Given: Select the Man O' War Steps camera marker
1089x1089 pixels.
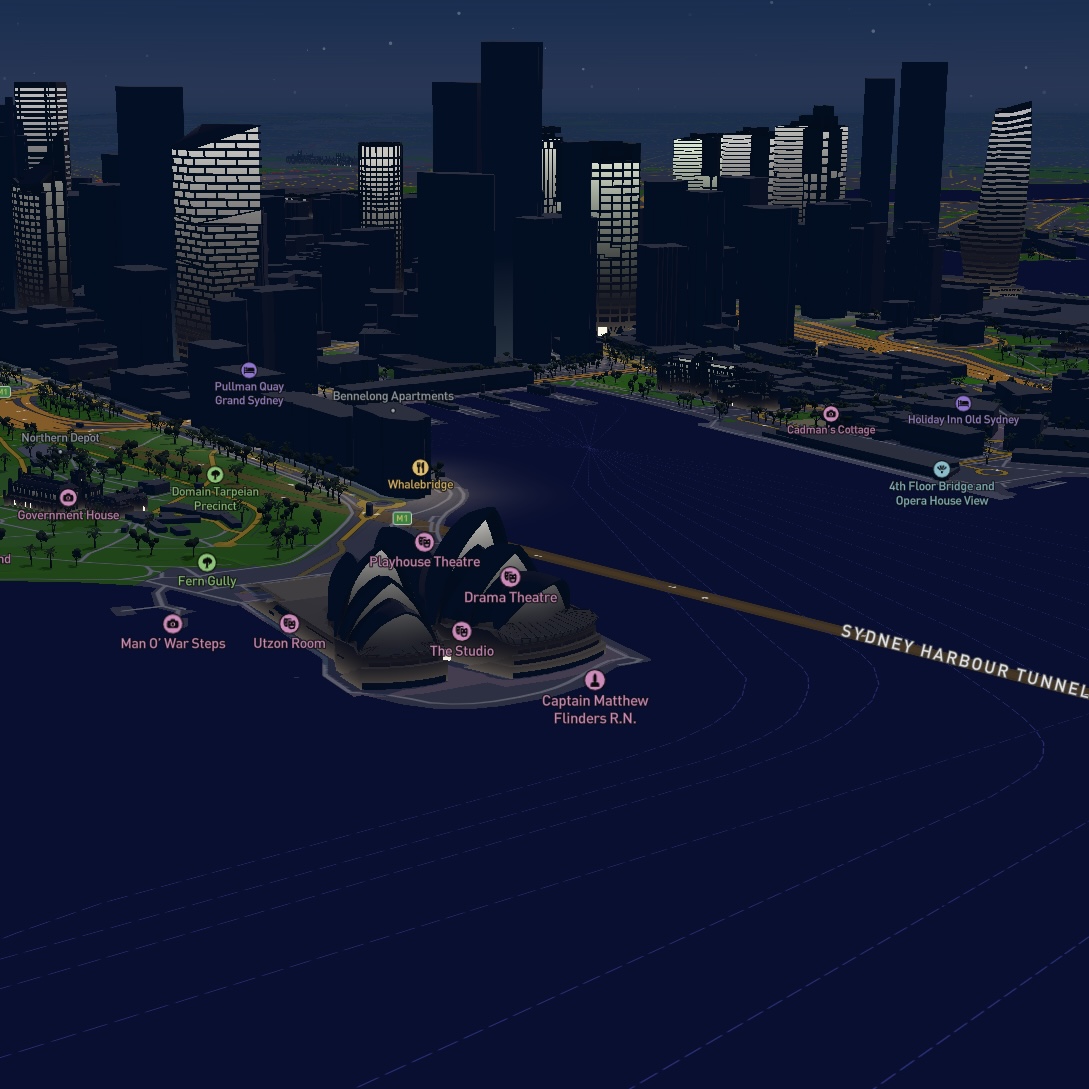Looking at the screenshot, I should (173, 624).
